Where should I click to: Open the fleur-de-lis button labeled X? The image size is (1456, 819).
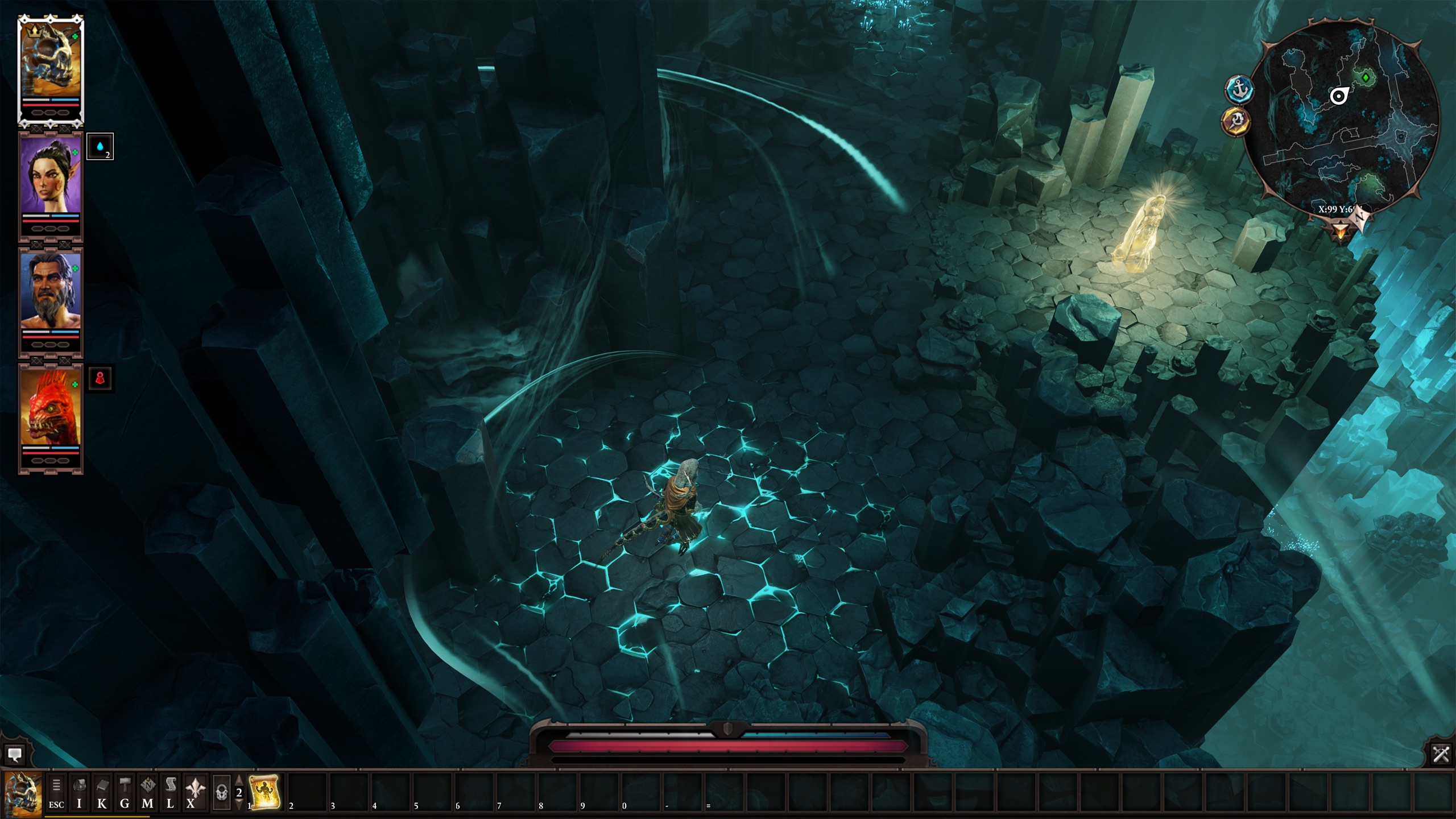point(193,793)
